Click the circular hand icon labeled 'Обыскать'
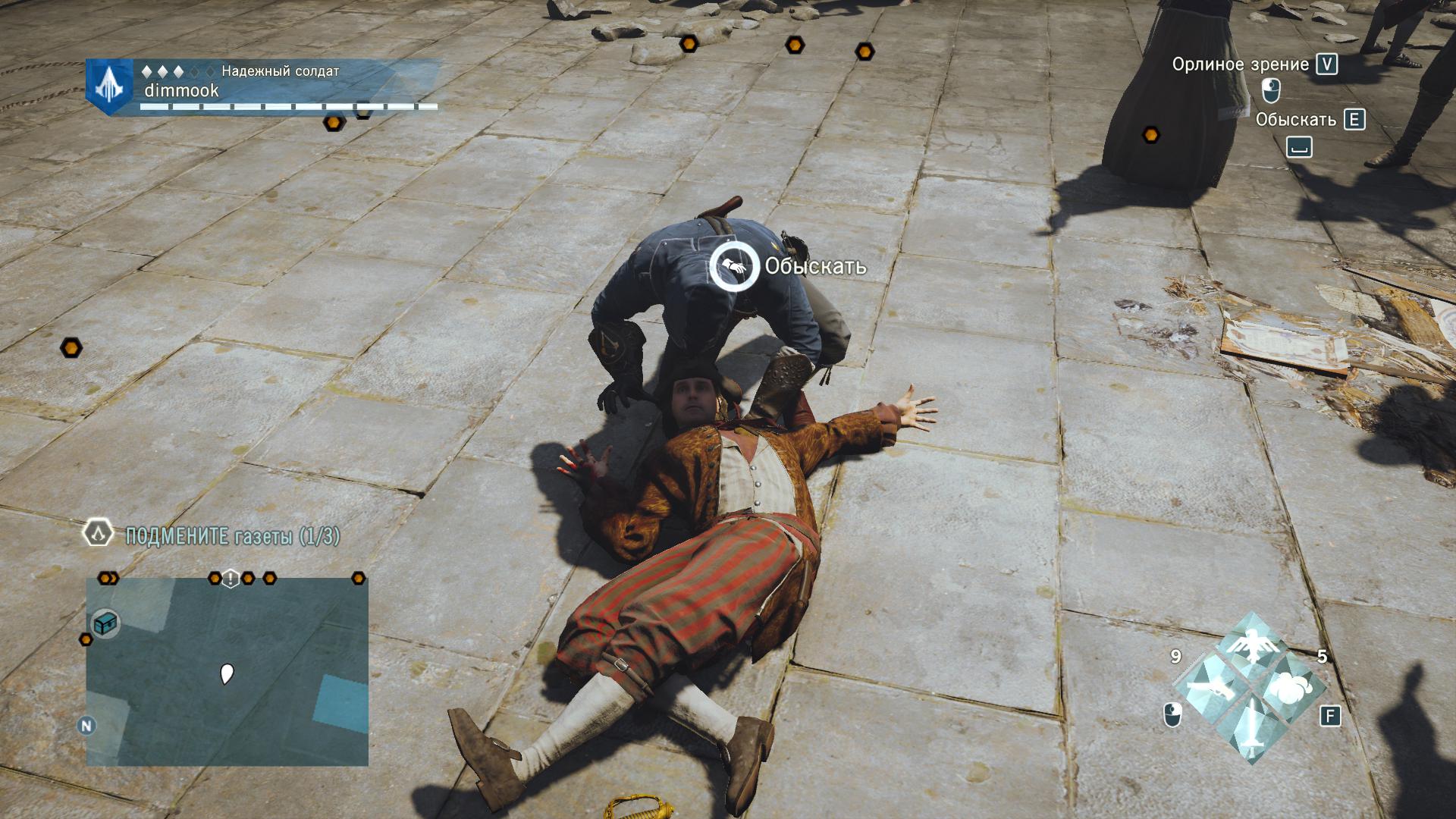The height and width of the screenshot is (819, 1456). pos(733,266)
